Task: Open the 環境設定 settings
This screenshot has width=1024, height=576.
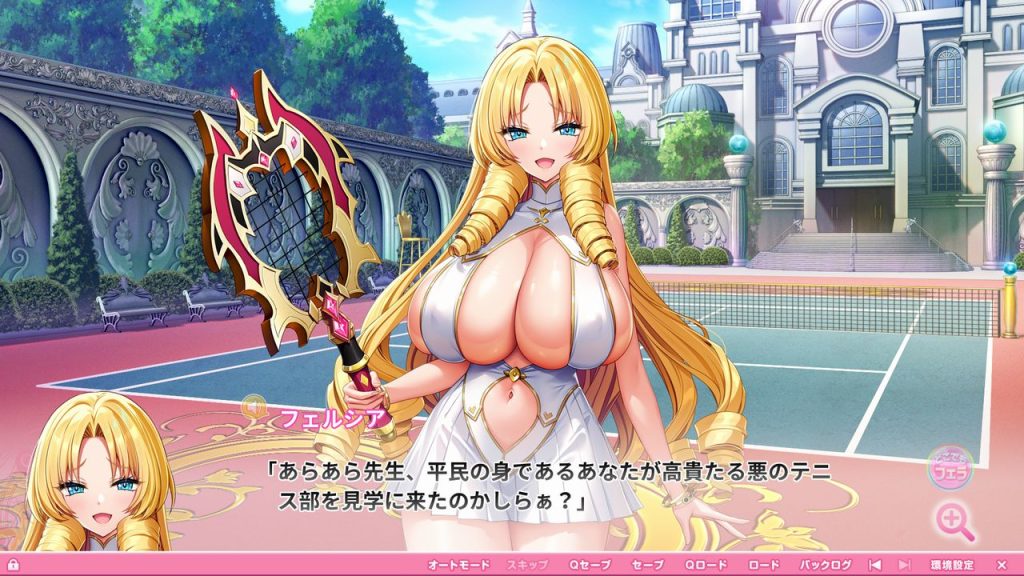Action: (951, 565)
